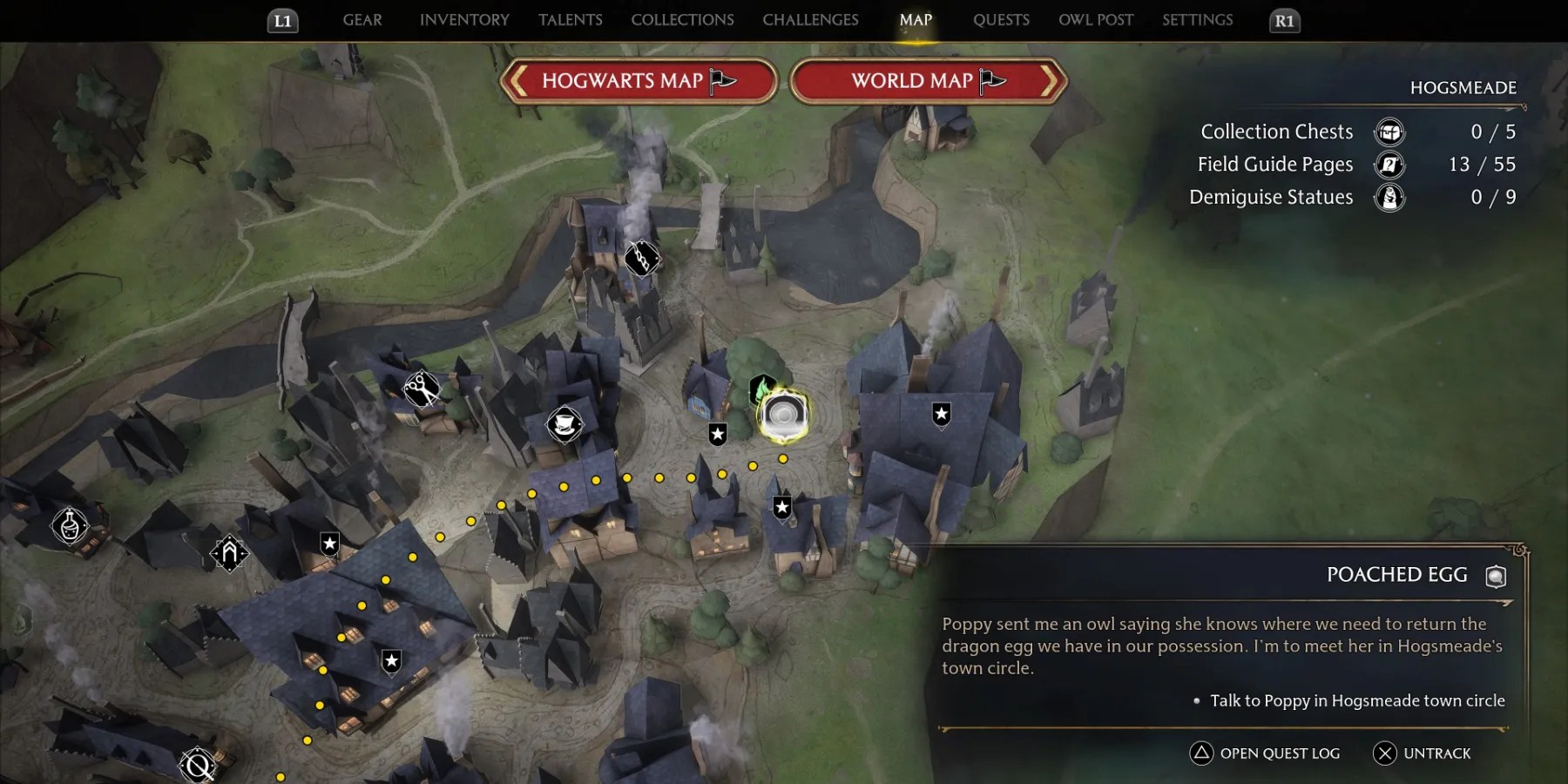Screen dimensions: 1568x784
Task: Switch to the Gear tab
Action: click(x=362, y=20)
